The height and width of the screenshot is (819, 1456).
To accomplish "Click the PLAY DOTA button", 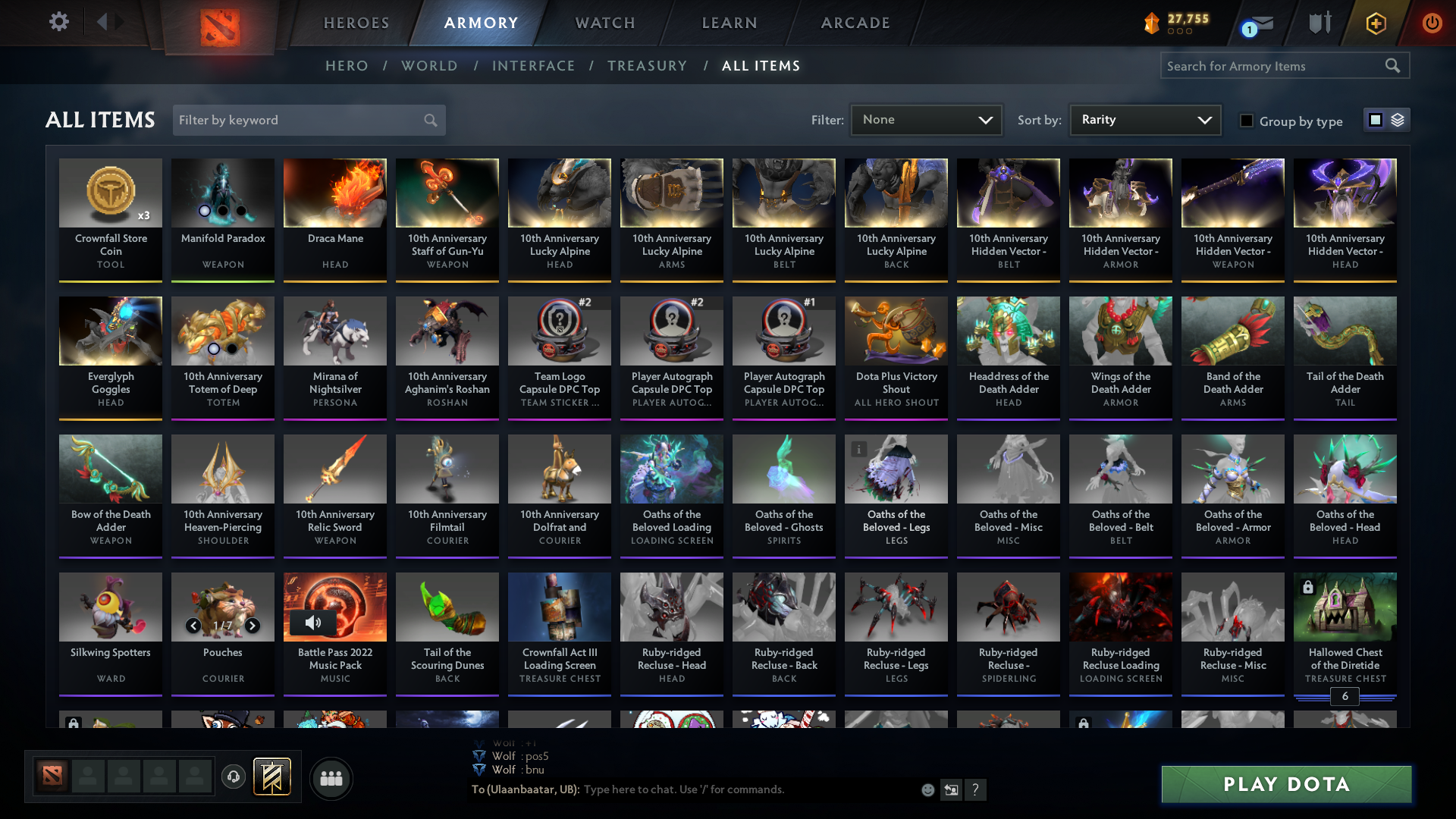I will click(1285, 784).
